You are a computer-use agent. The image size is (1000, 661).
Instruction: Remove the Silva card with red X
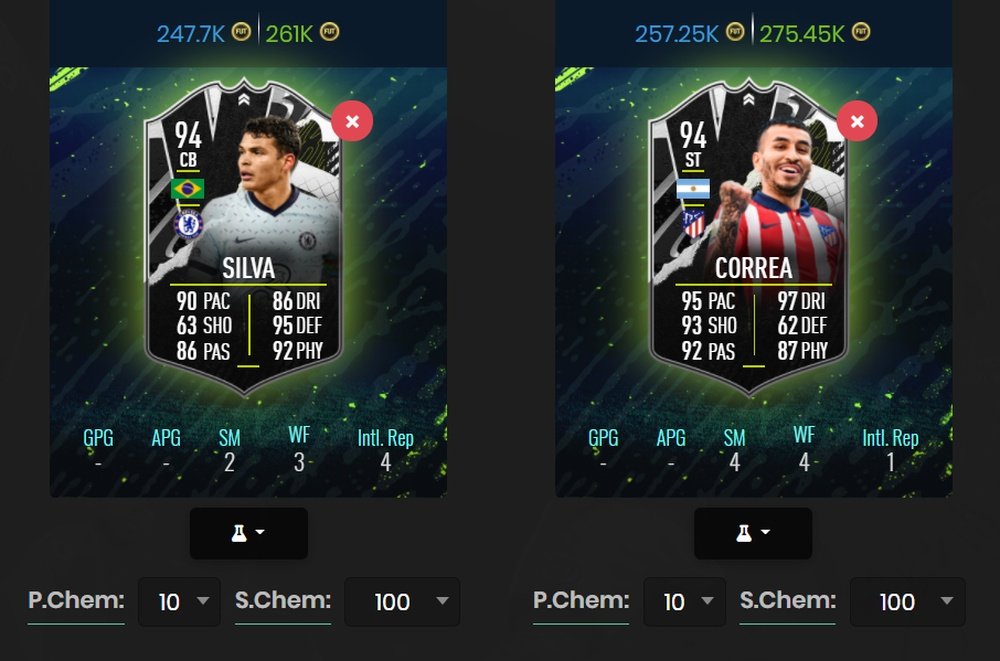(352, 122)
